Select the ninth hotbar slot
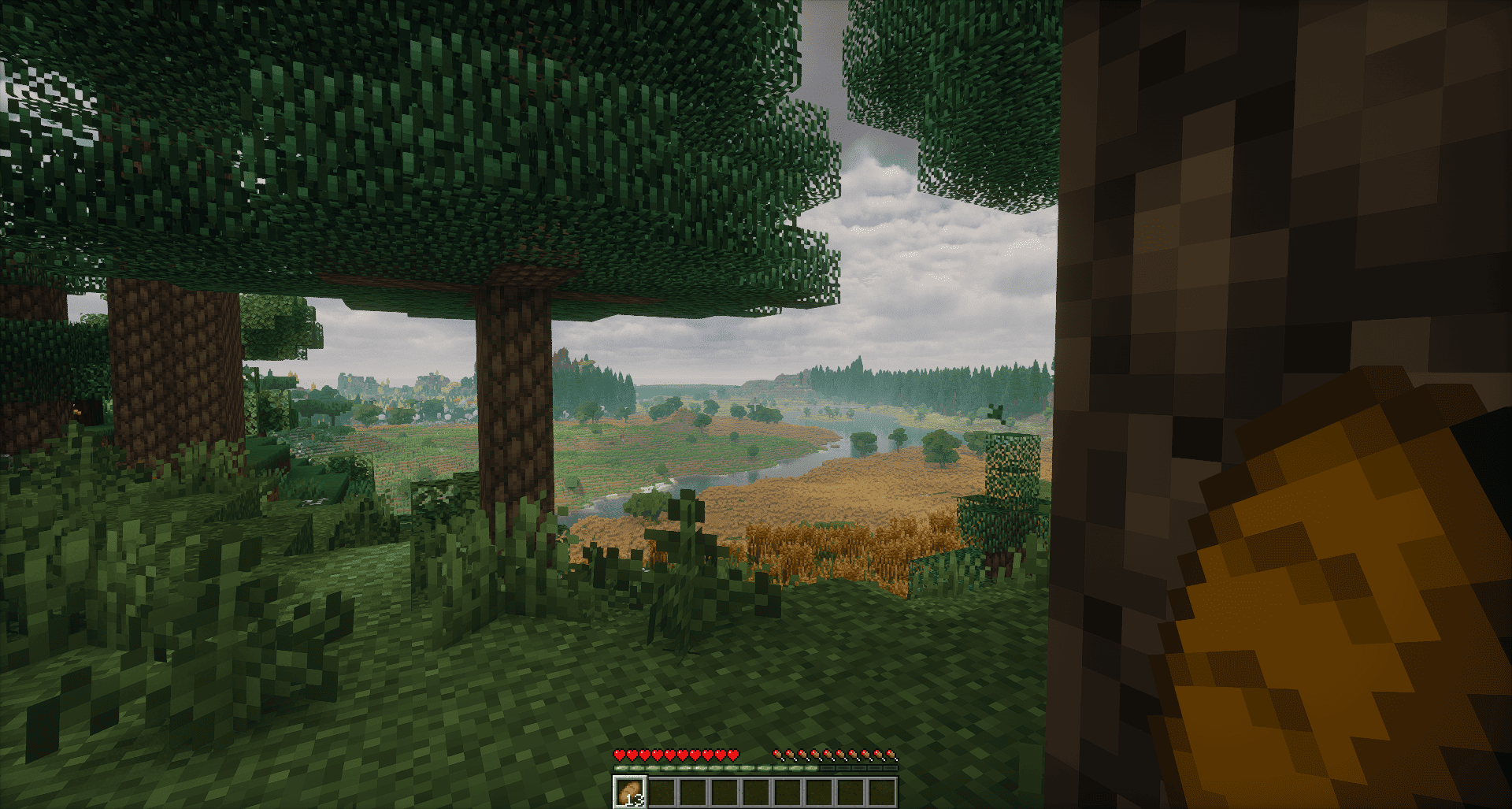 tap(884, 792)
